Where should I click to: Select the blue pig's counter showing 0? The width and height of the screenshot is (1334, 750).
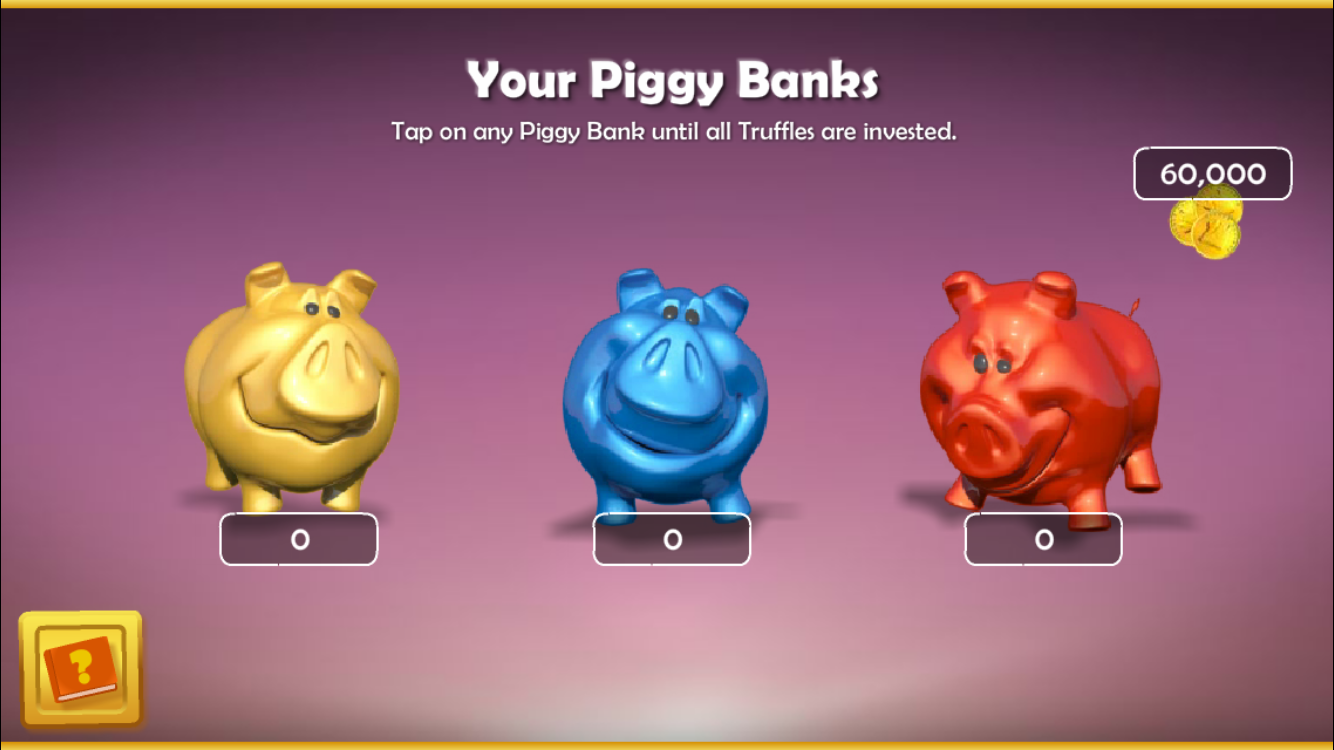pyautogui.click(x=671, y=538)
